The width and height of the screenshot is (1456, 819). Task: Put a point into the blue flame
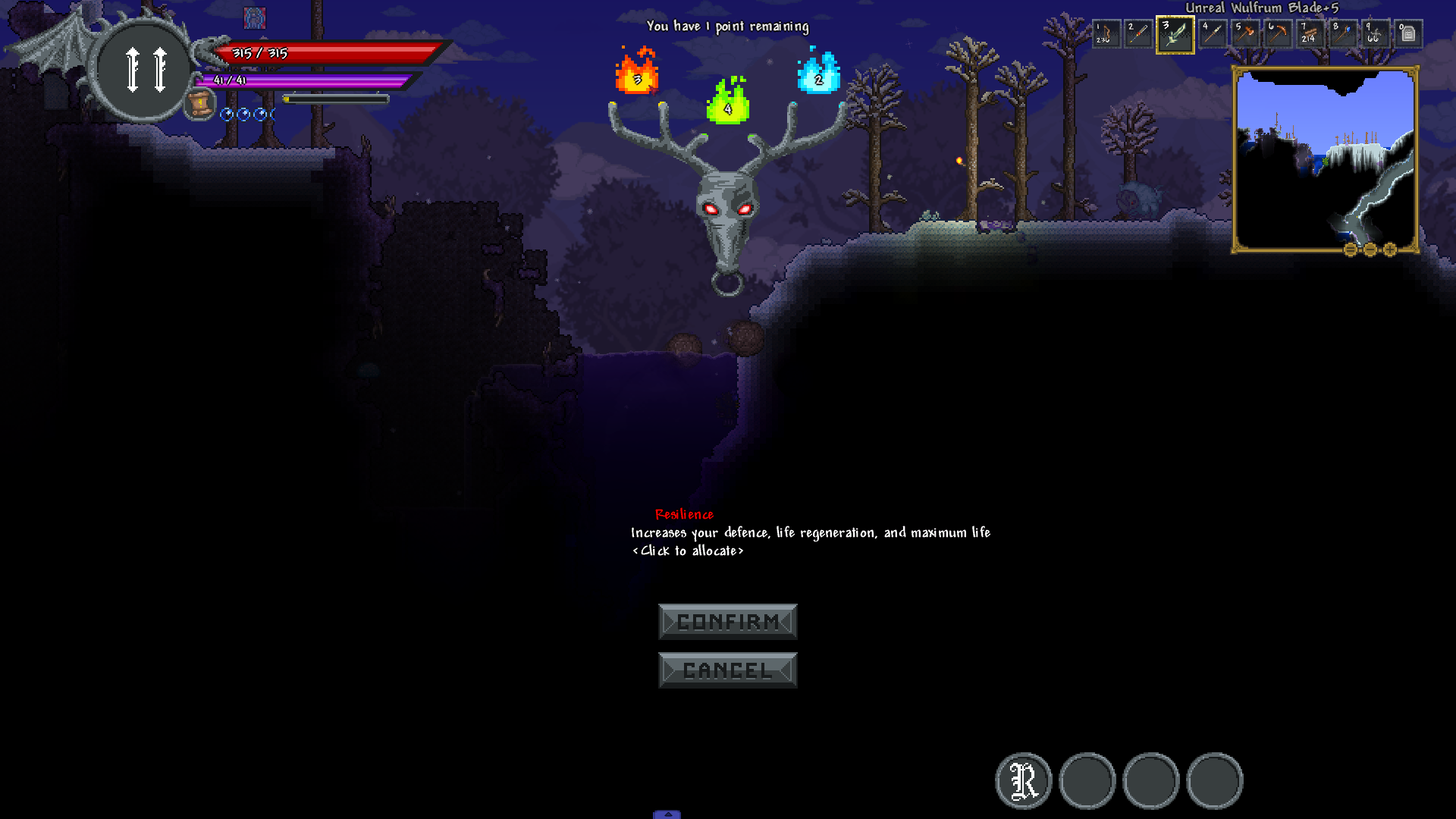tap(818, 74)
